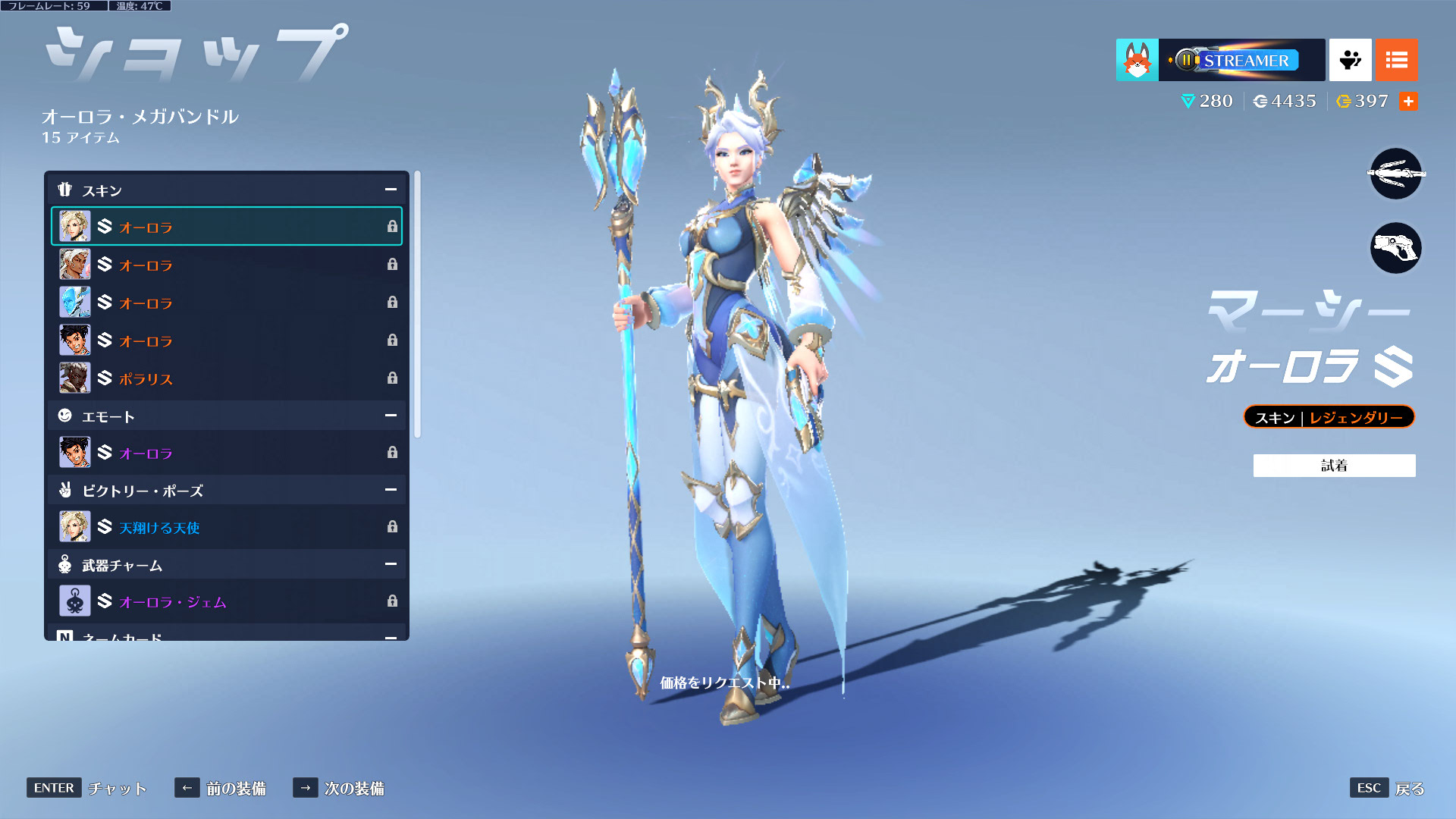The width and height of the screenshot is (1456, 819).
Task: Add currency with the orange plus button
Action: point(1408,102)
